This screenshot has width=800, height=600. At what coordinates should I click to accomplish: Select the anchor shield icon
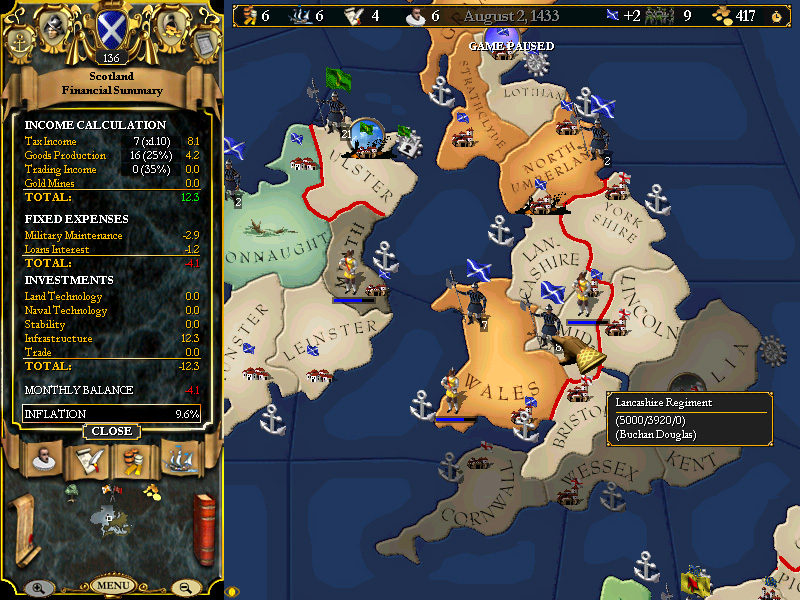coord(19,42)
